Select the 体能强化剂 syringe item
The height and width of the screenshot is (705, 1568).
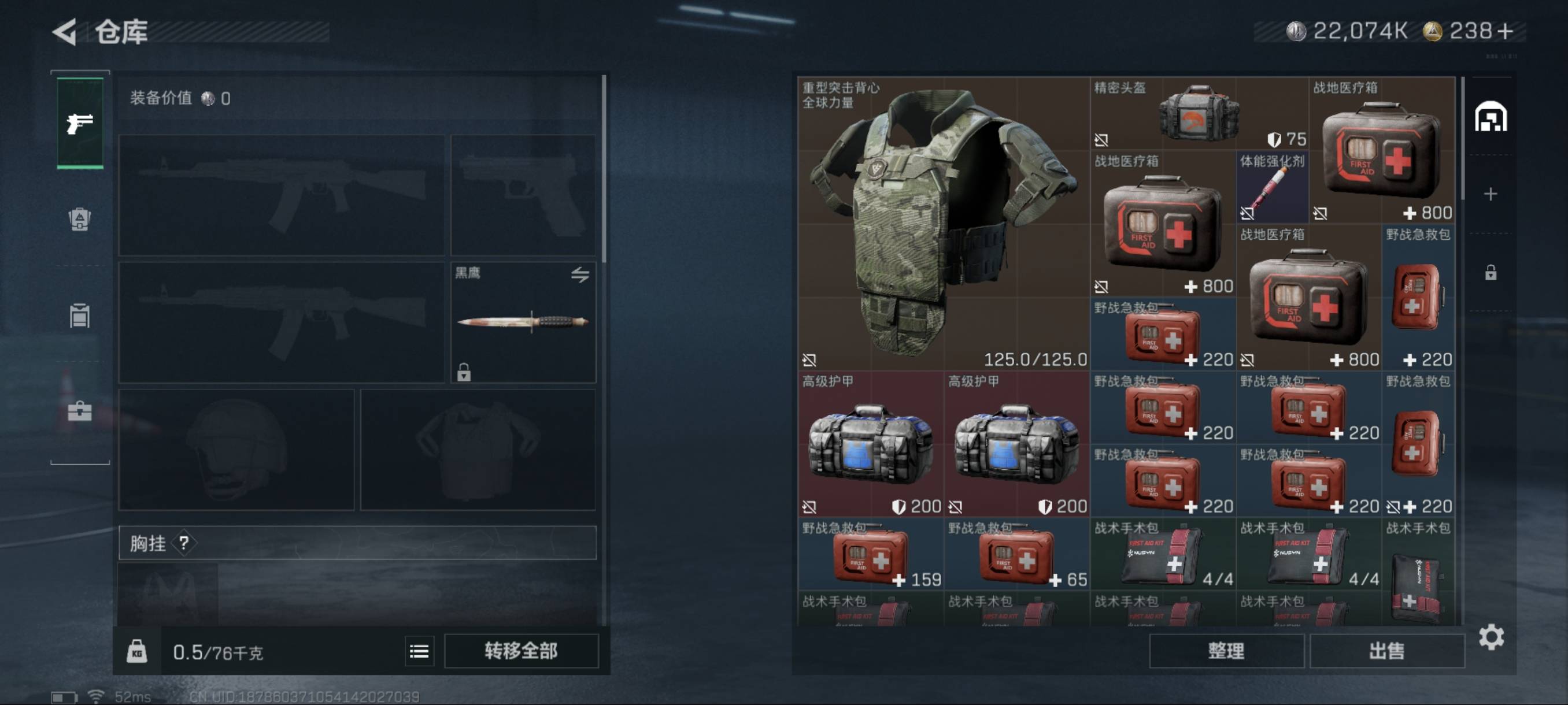1271,187
